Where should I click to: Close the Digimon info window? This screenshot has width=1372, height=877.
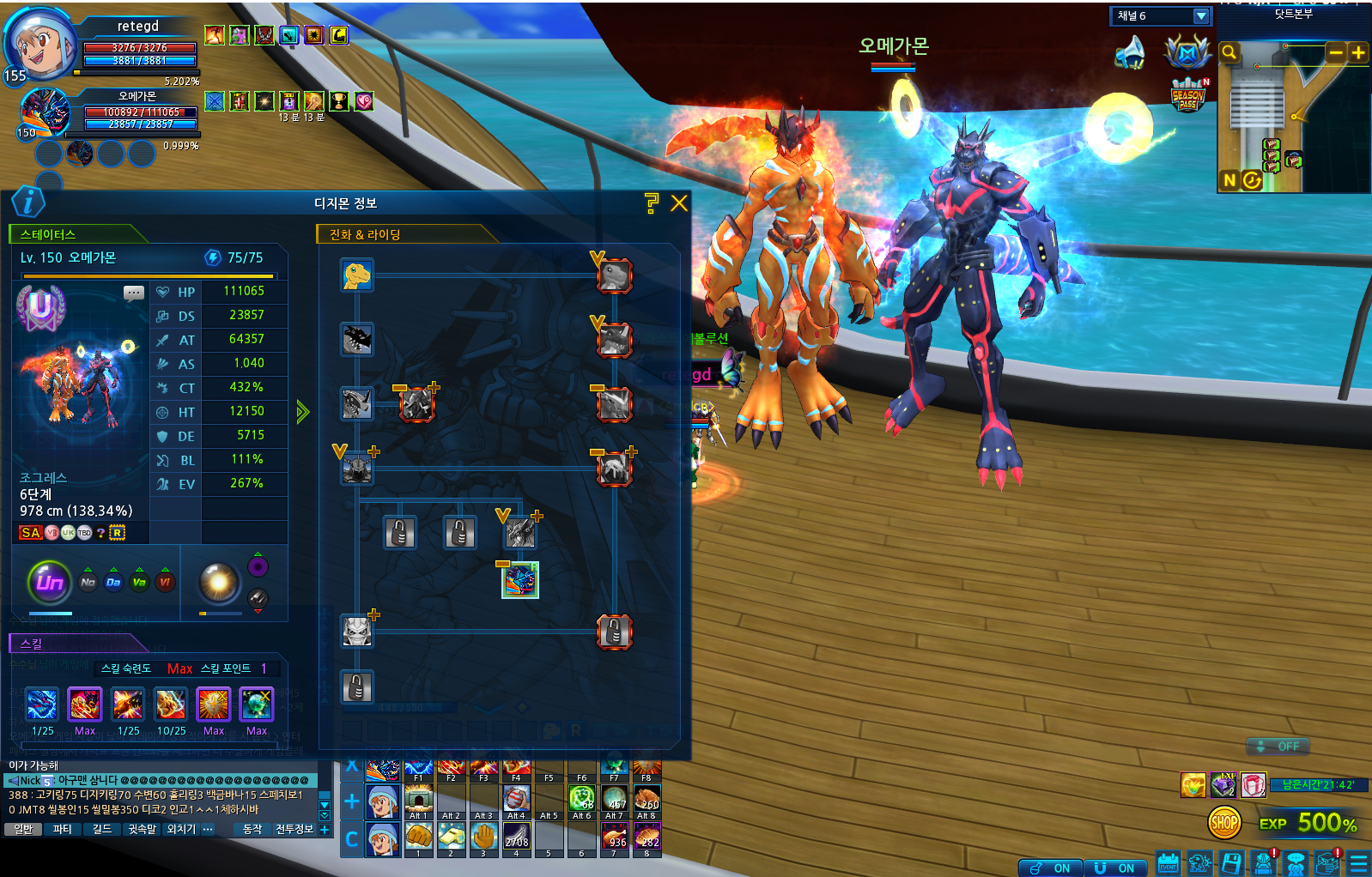[x=679, y=203]
